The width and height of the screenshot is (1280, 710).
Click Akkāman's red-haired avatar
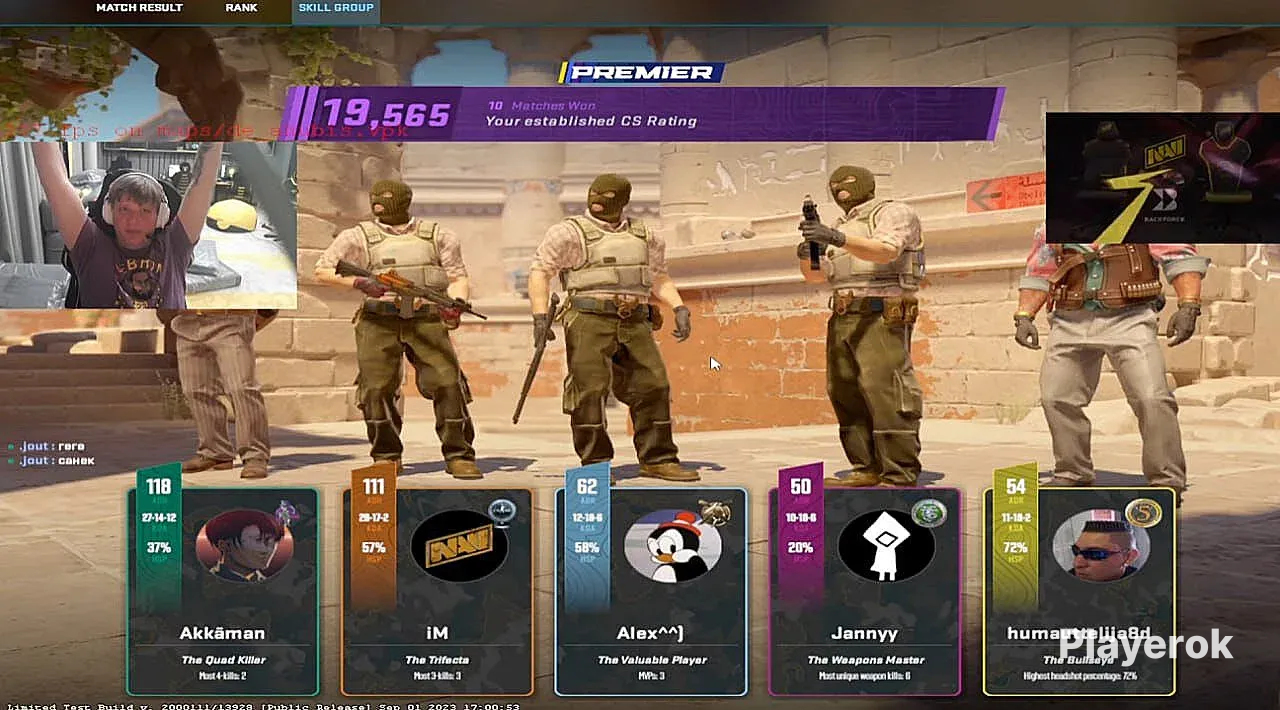[x=244, y=545]
